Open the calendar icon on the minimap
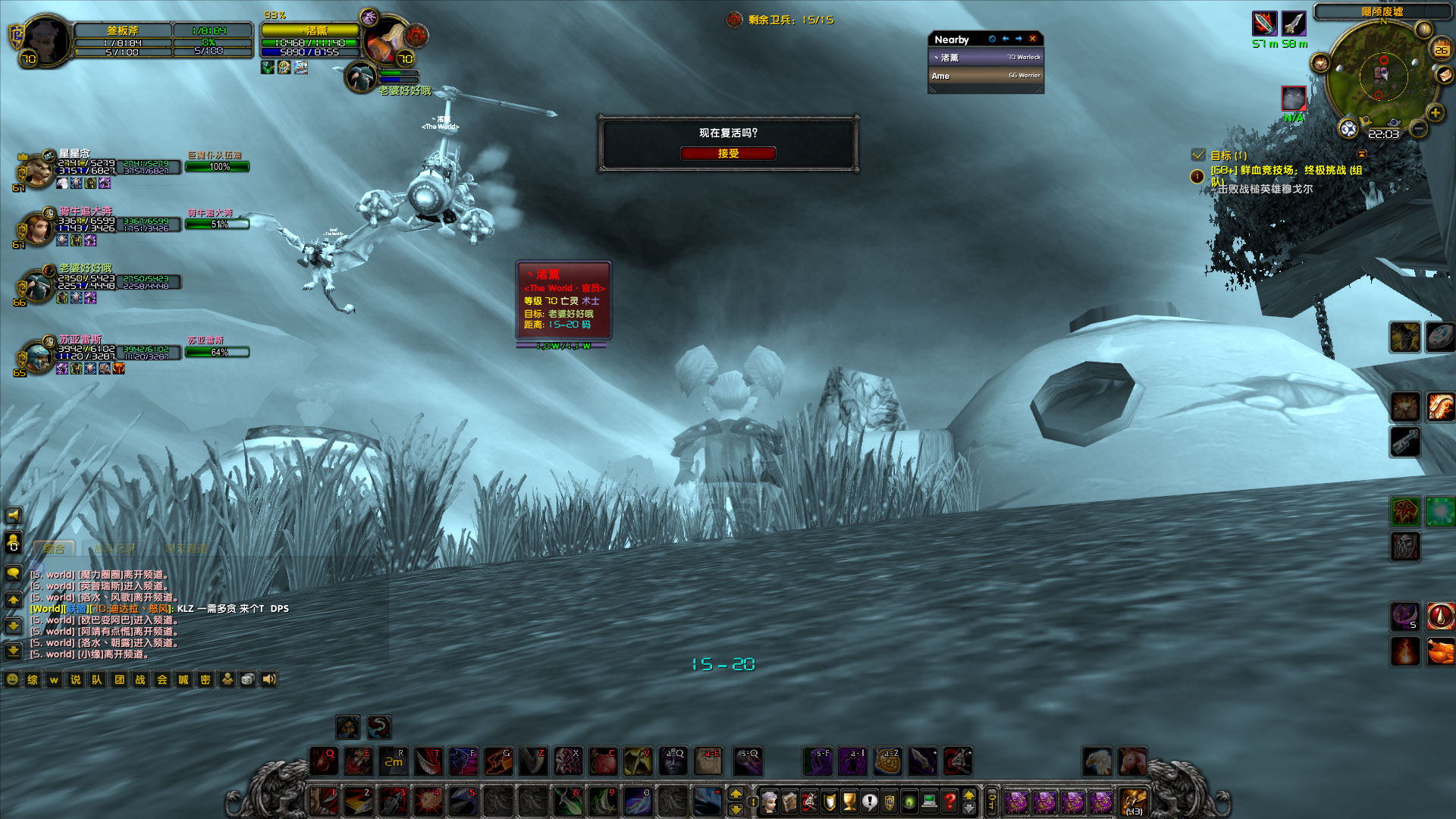 coord(1442,49)
